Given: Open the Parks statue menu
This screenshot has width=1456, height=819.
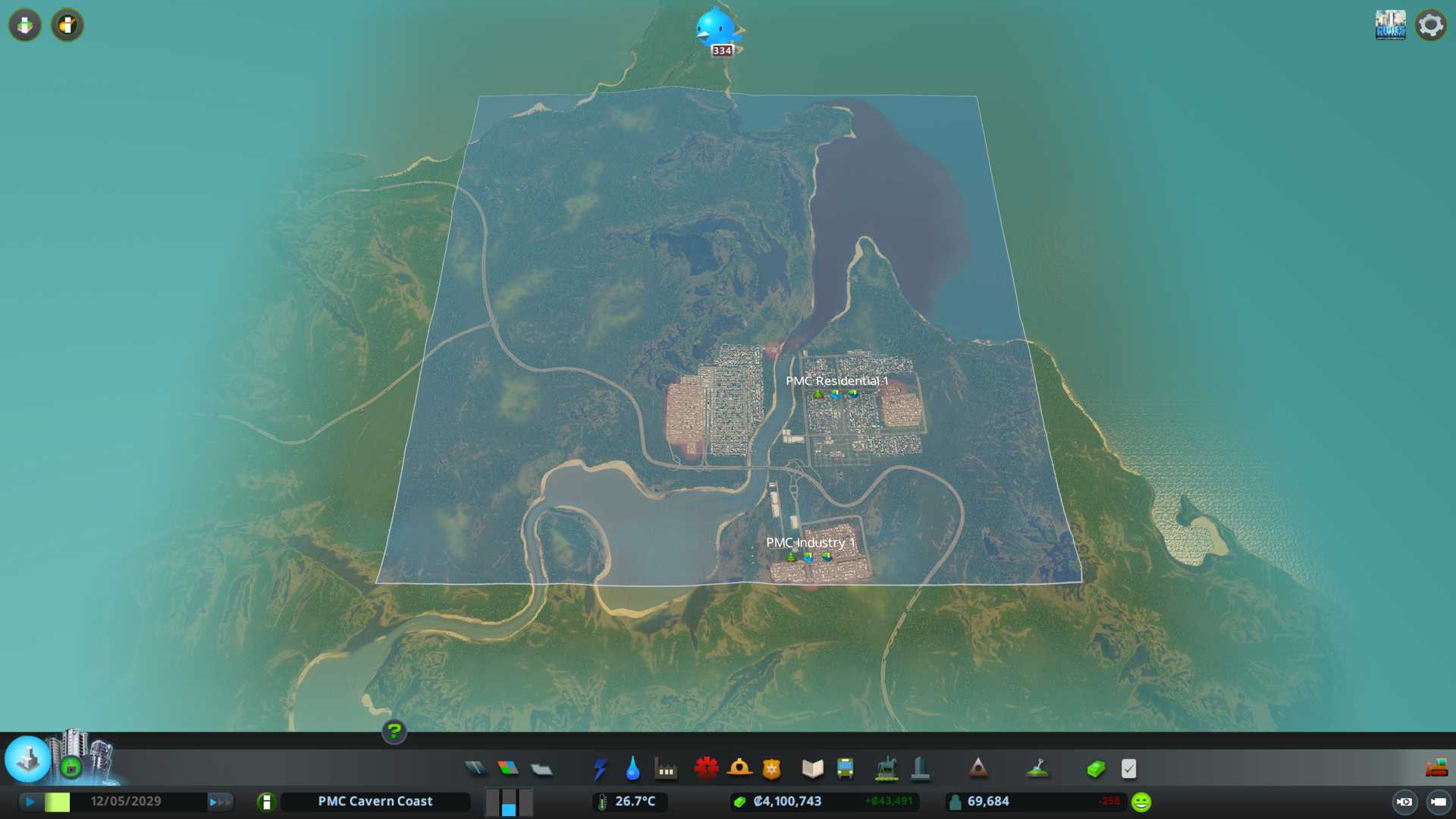Looking at the screenshot, I should [886, 769].
